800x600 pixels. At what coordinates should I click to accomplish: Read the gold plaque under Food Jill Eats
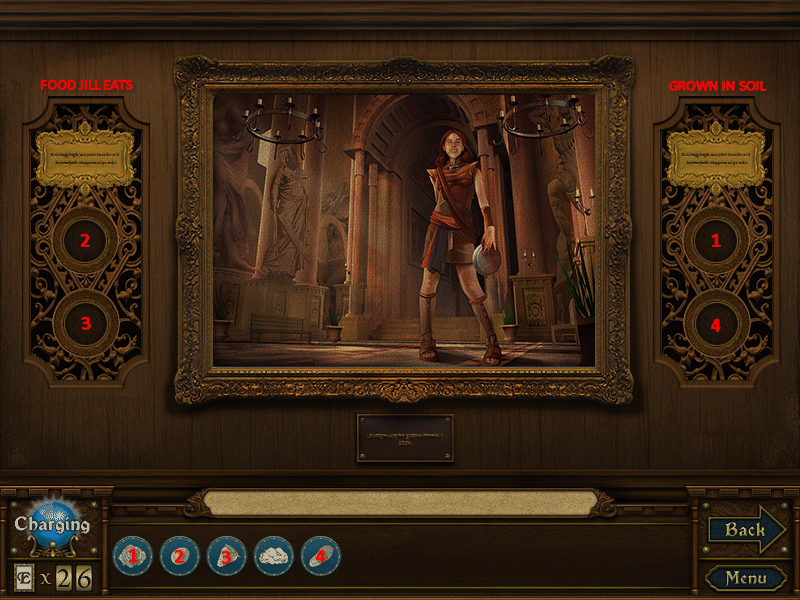click(86, 158)
